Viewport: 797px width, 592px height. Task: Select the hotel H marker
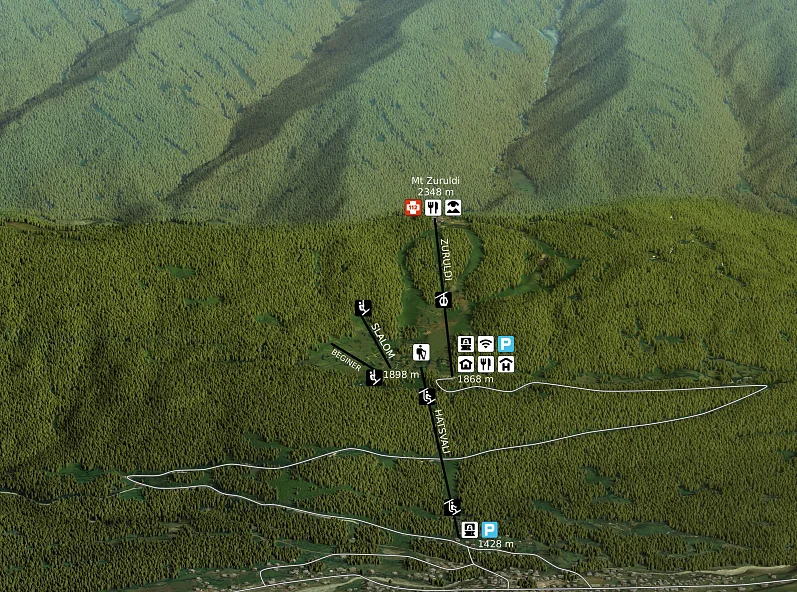[506, 364]
